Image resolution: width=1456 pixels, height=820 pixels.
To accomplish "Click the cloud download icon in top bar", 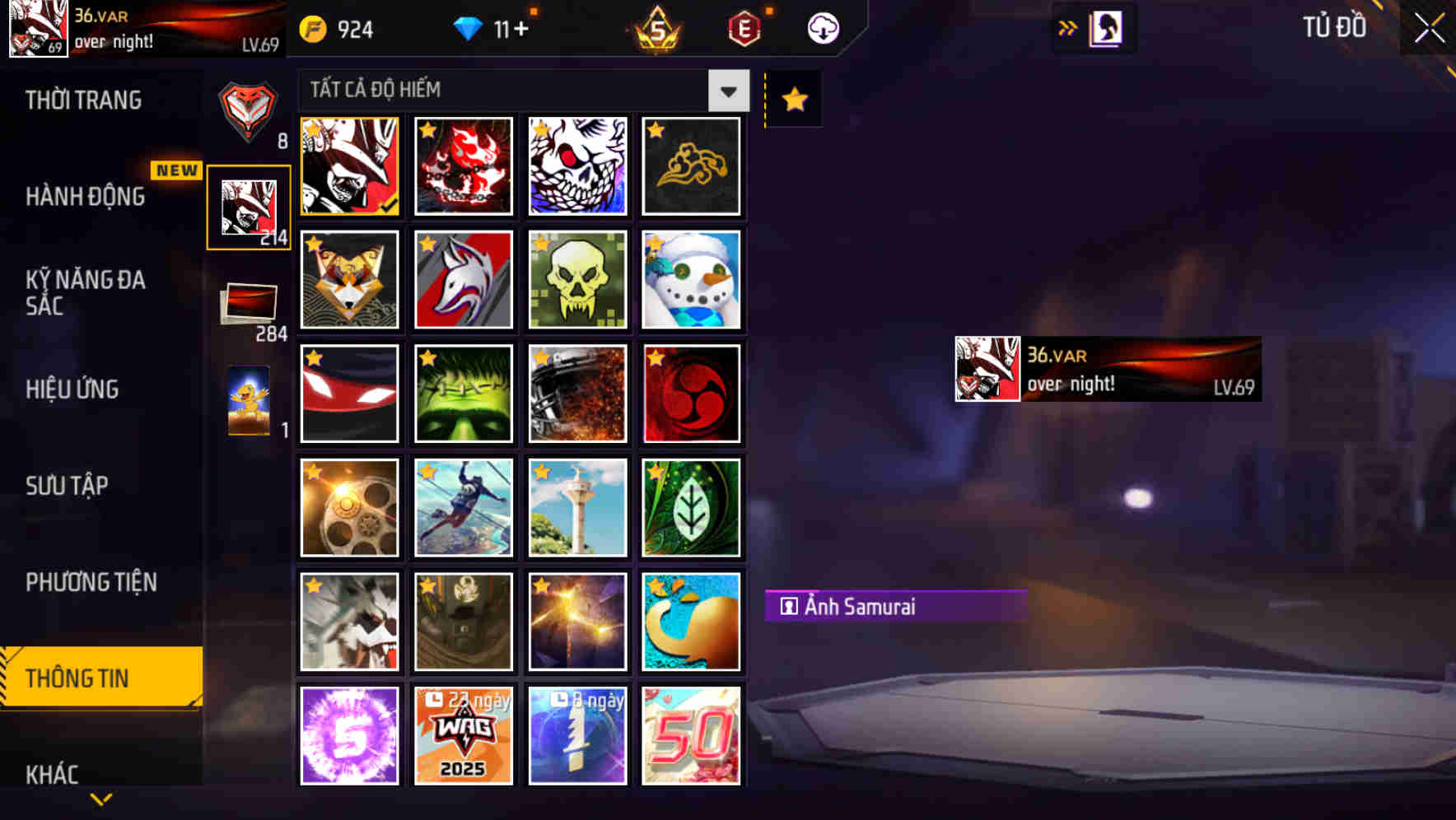I will tap(820, 27).
